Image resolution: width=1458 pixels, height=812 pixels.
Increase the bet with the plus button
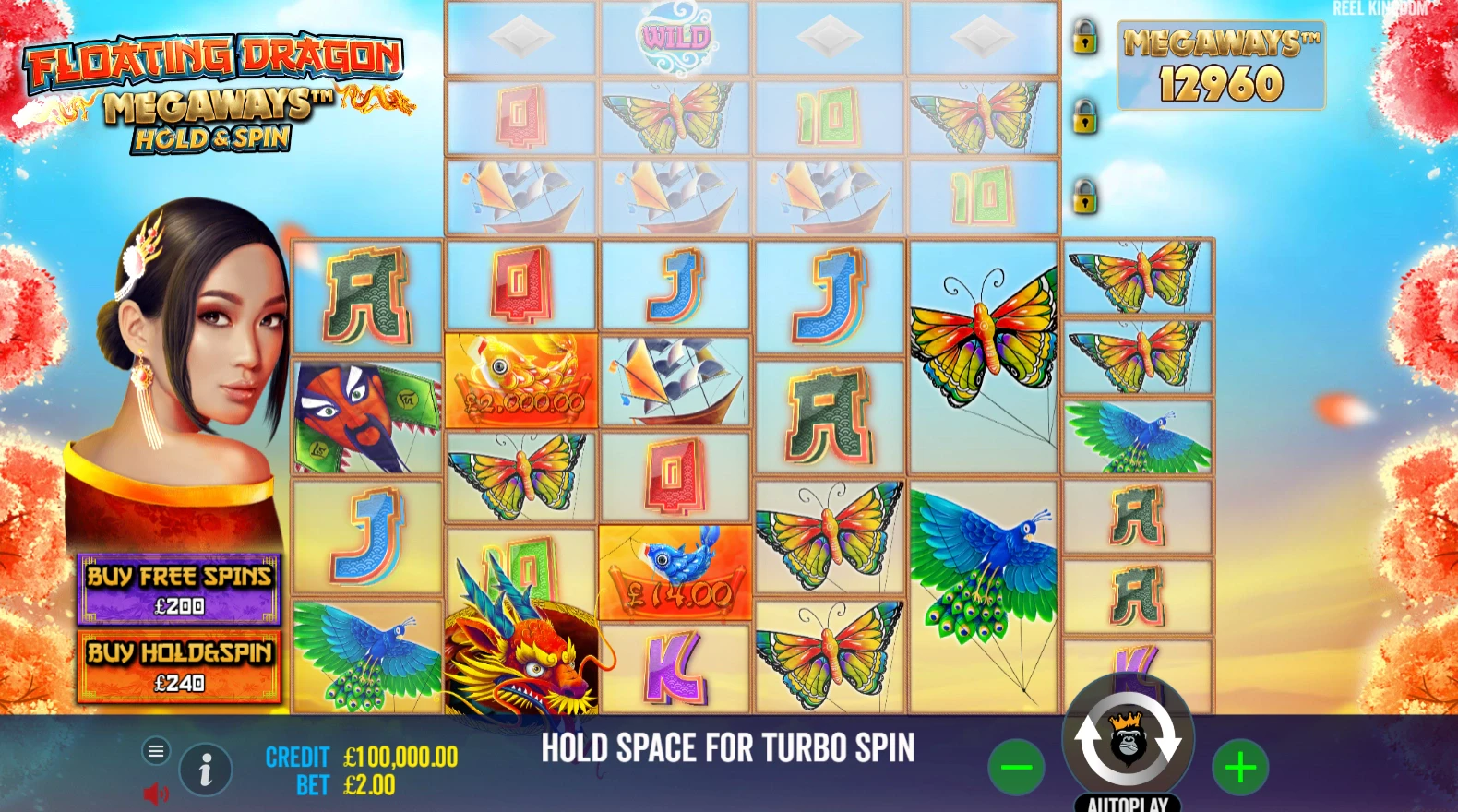(x=1240, y=767)
